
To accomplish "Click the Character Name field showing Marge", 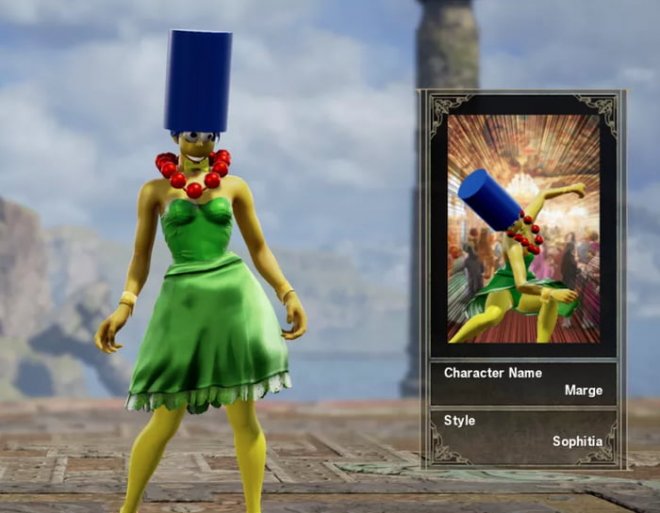I will click(523, 382).
